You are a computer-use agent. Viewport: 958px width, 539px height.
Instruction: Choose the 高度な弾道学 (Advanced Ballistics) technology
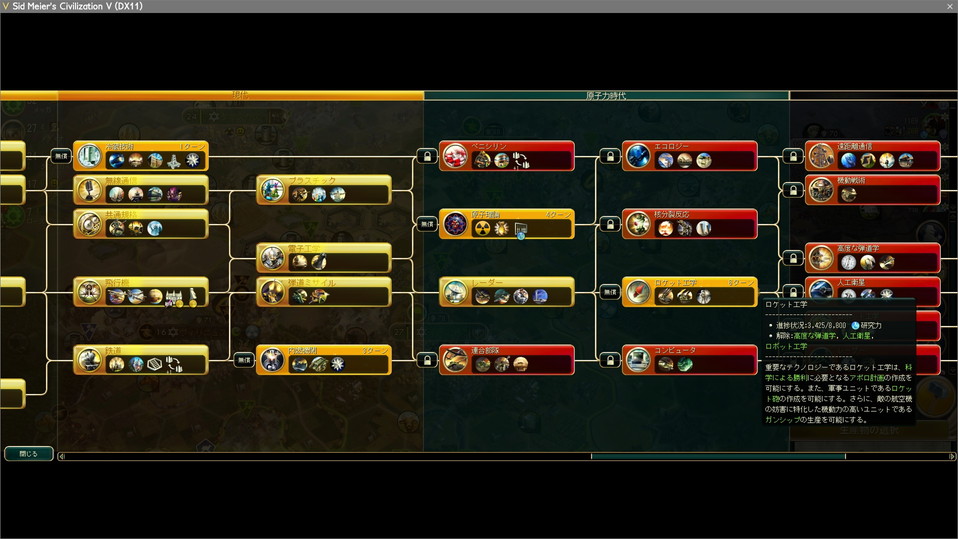coord(873,258)
